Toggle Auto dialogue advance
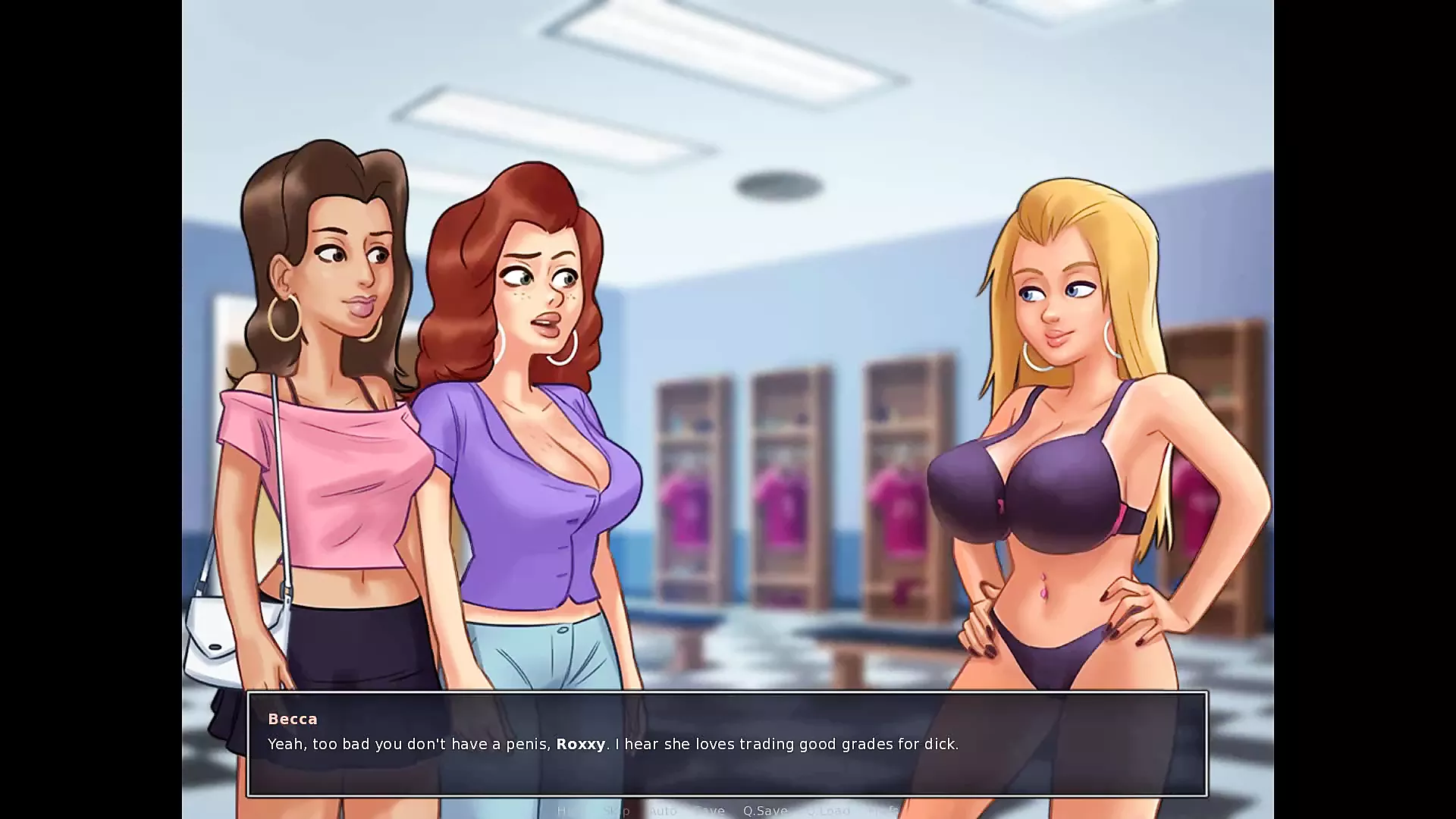The image size is (1456, 819). coord(662,811)
